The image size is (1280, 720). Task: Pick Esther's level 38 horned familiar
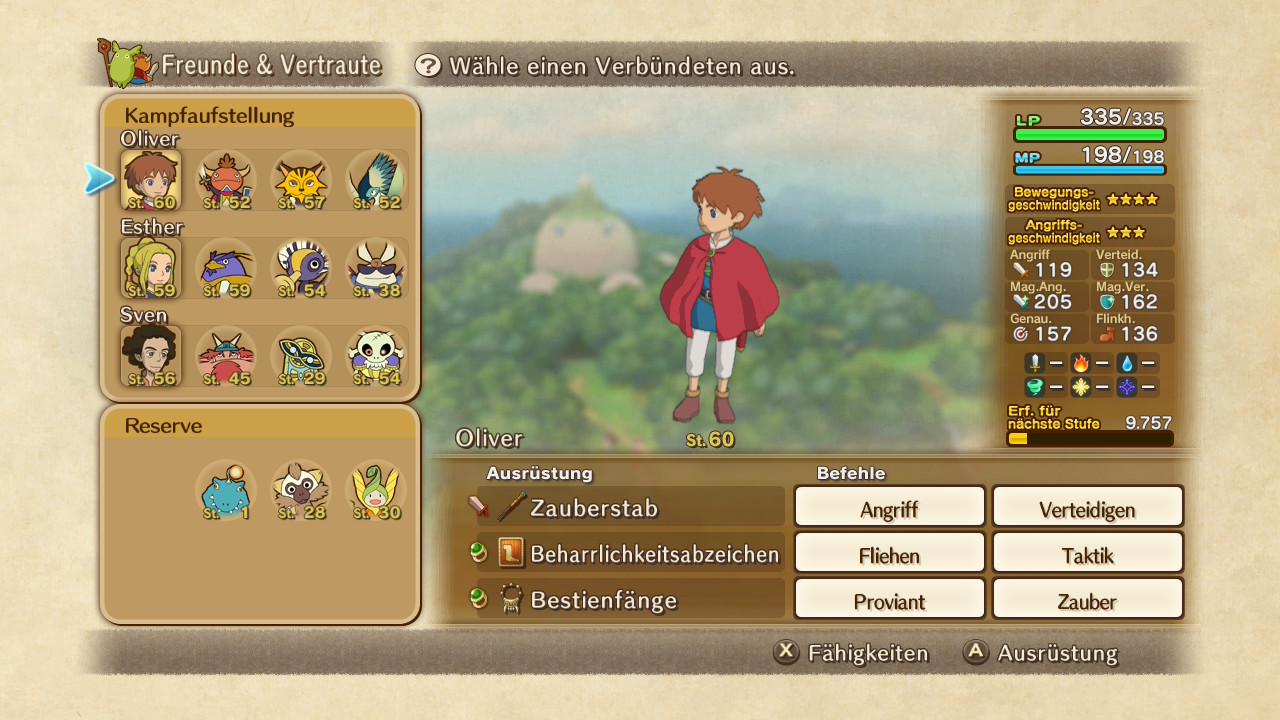coord(376,268)
